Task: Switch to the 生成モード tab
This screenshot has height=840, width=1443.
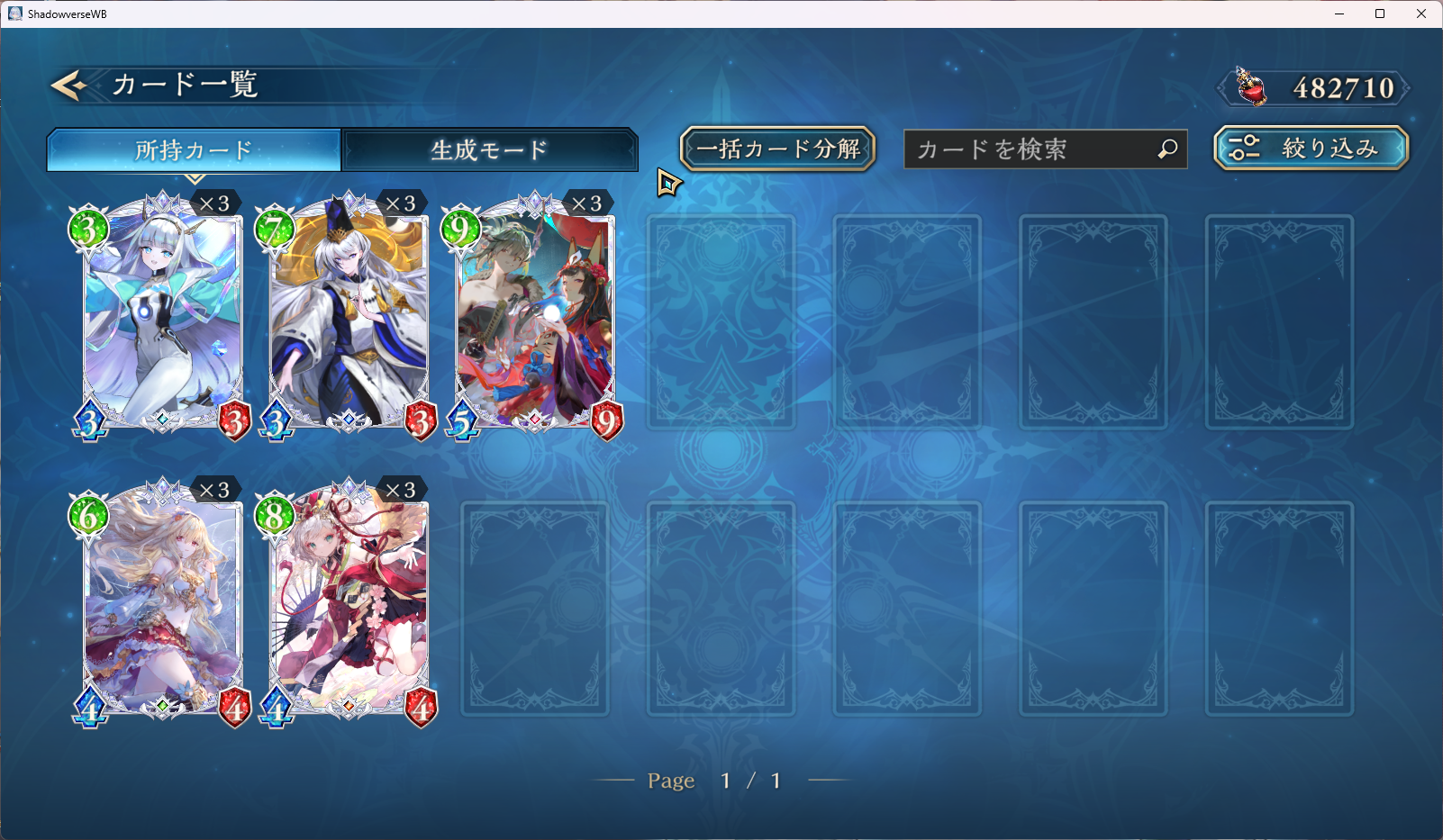Action: click(489, 149)
